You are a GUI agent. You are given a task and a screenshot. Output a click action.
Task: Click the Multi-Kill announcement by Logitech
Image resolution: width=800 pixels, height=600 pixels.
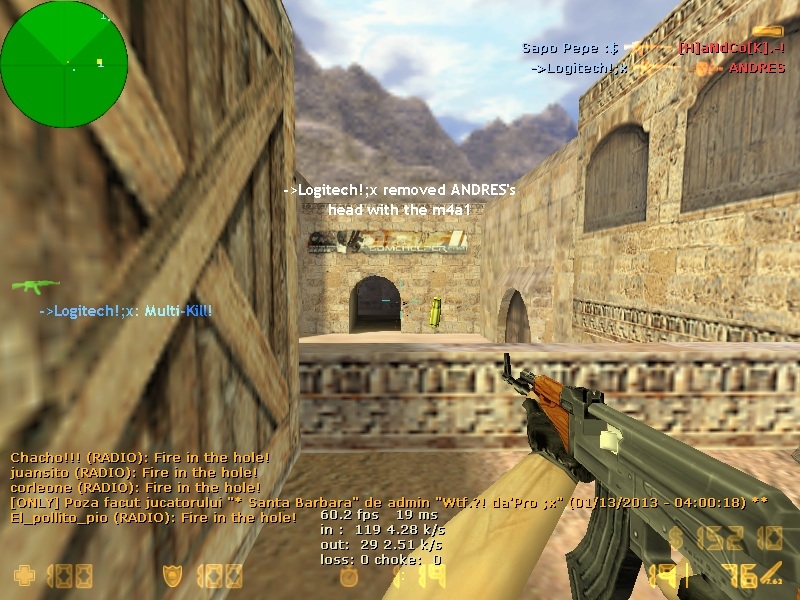[125, 311]
